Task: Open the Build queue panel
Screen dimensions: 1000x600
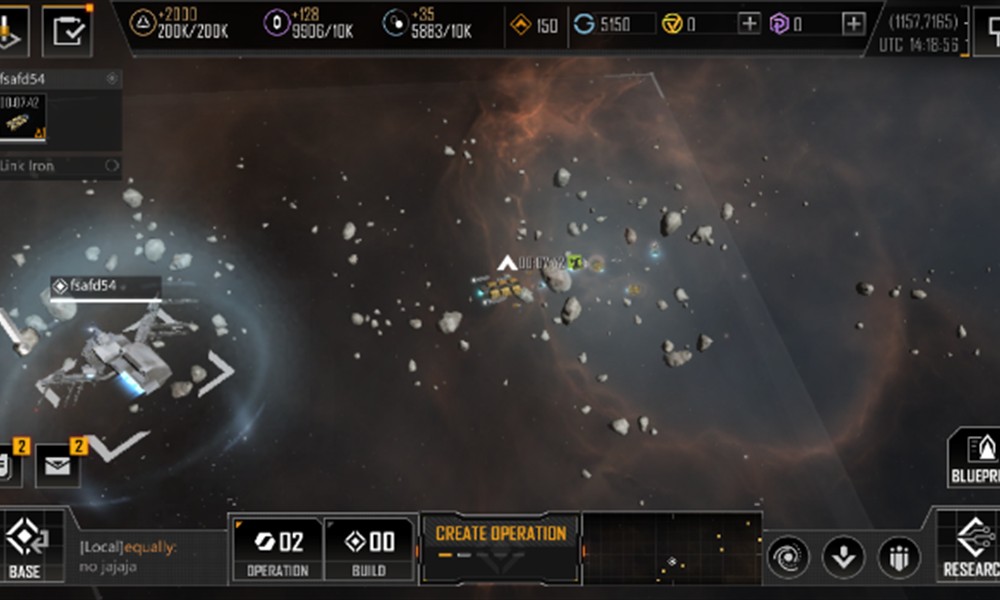Action: pos(369,549)
